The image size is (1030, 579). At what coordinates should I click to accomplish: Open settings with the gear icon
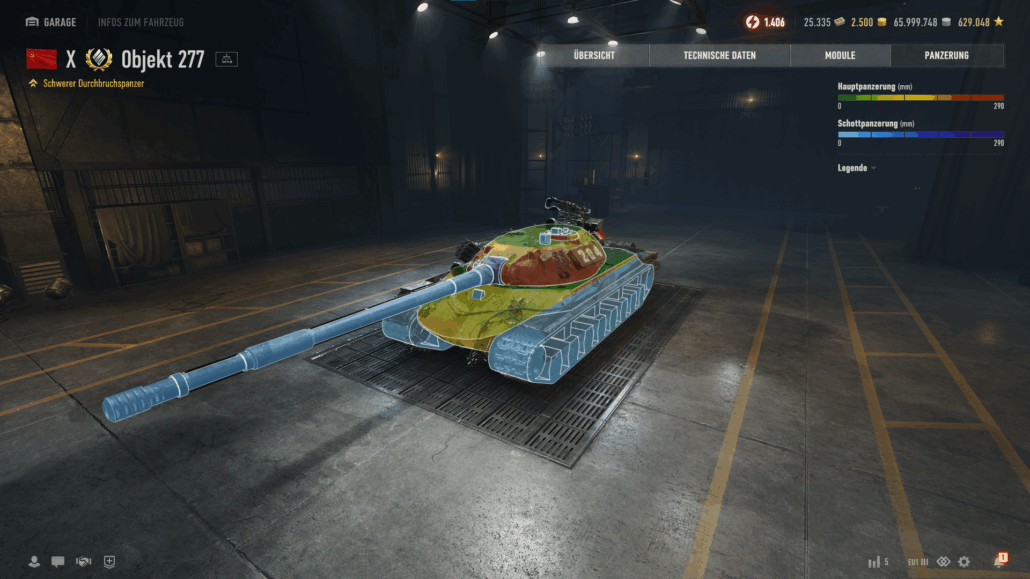964,562
